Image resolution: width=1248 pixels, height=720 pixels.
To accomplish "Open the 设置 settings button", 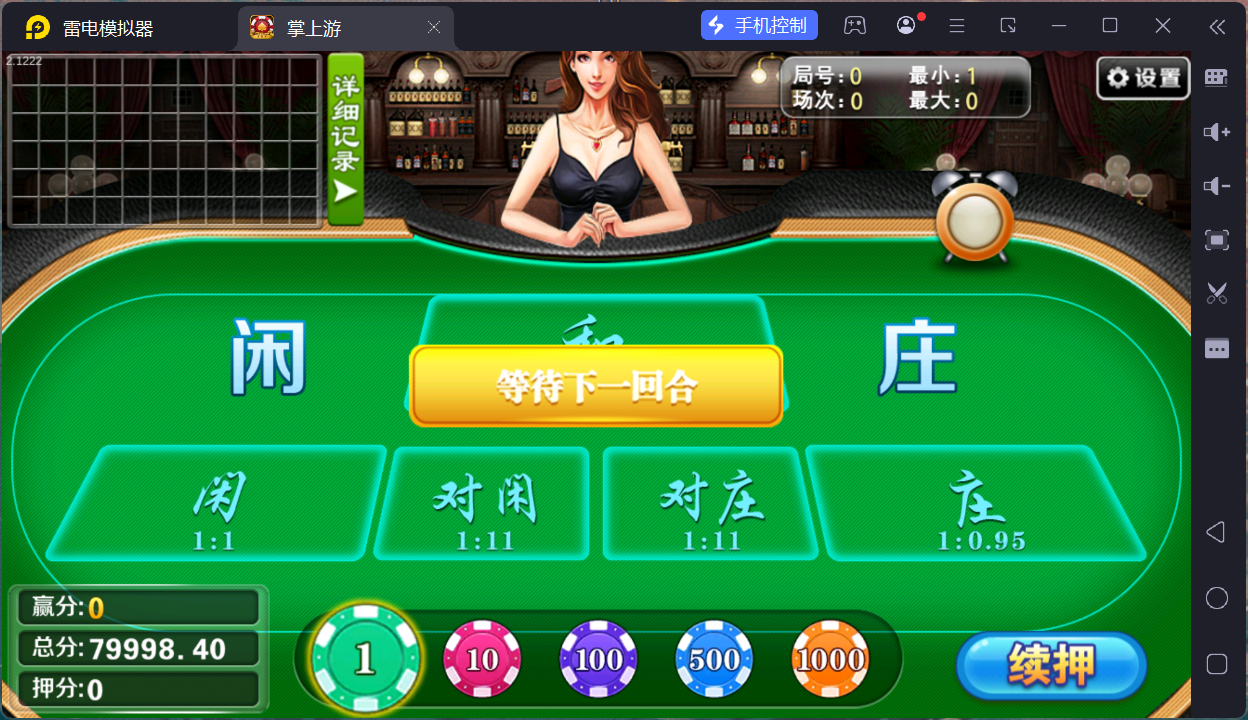I will (x=1143, y=78).
